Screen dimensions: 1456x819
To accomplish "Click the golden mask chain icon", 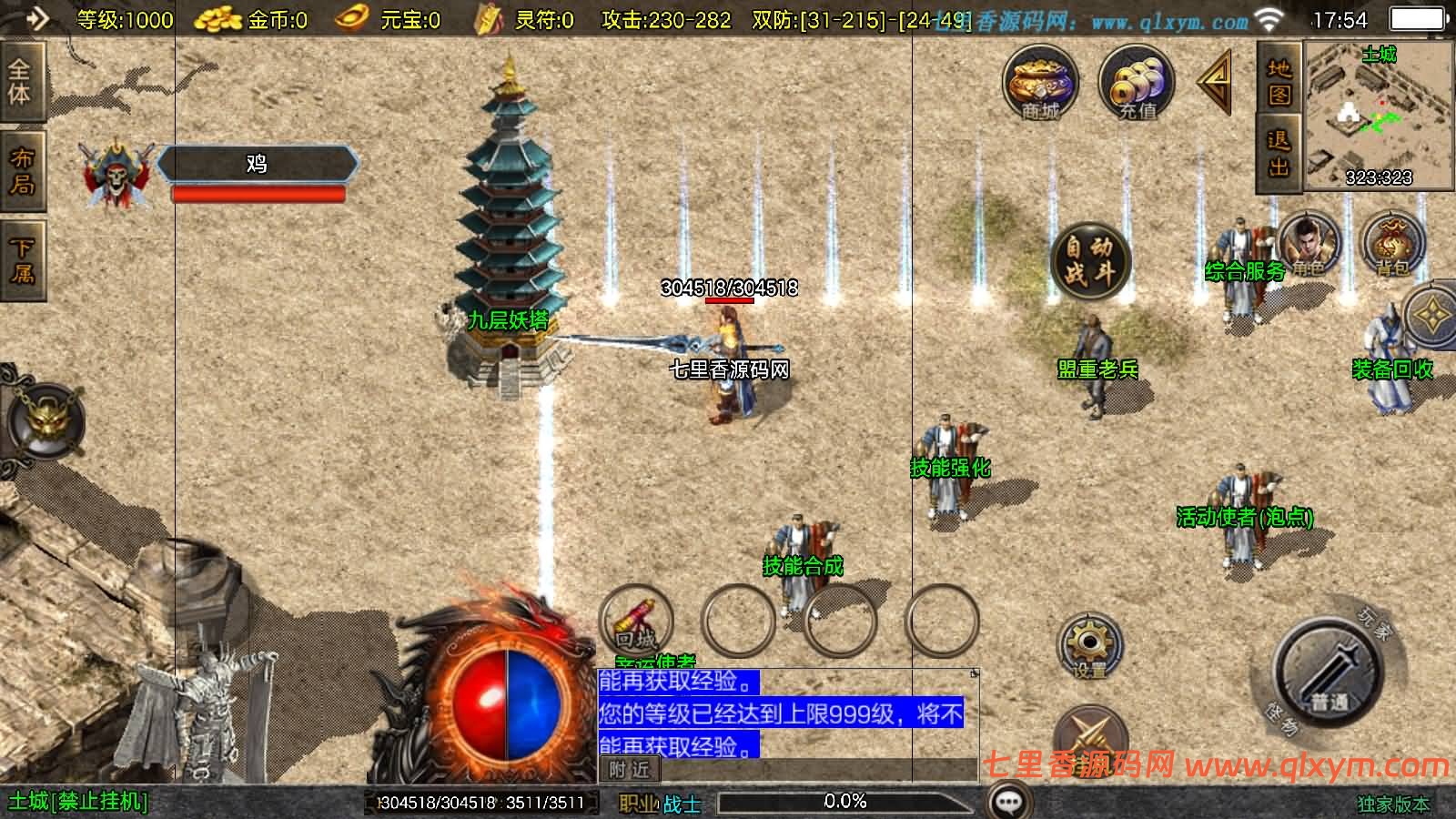I will [x=44, y=421].
